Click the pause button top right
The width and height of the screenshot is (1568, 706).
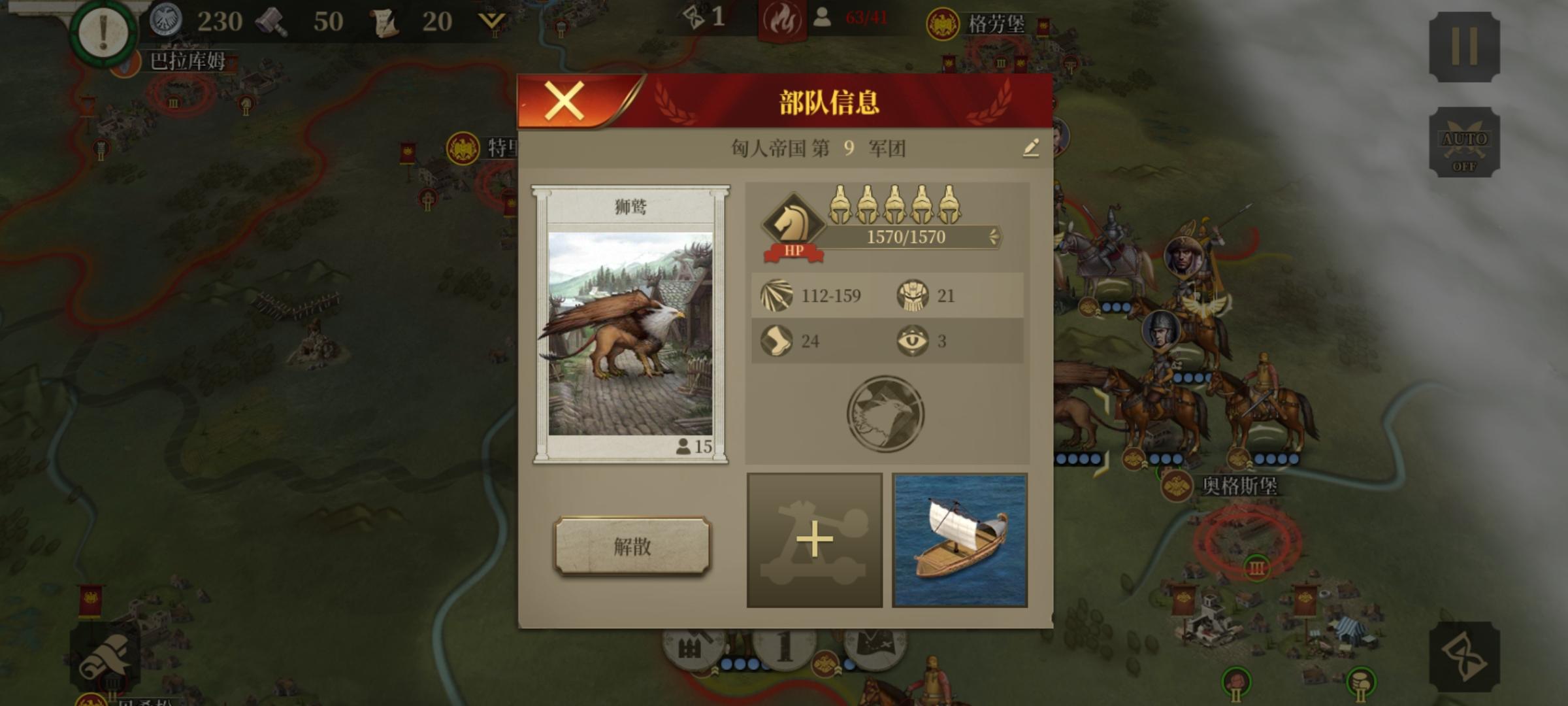1463,48
